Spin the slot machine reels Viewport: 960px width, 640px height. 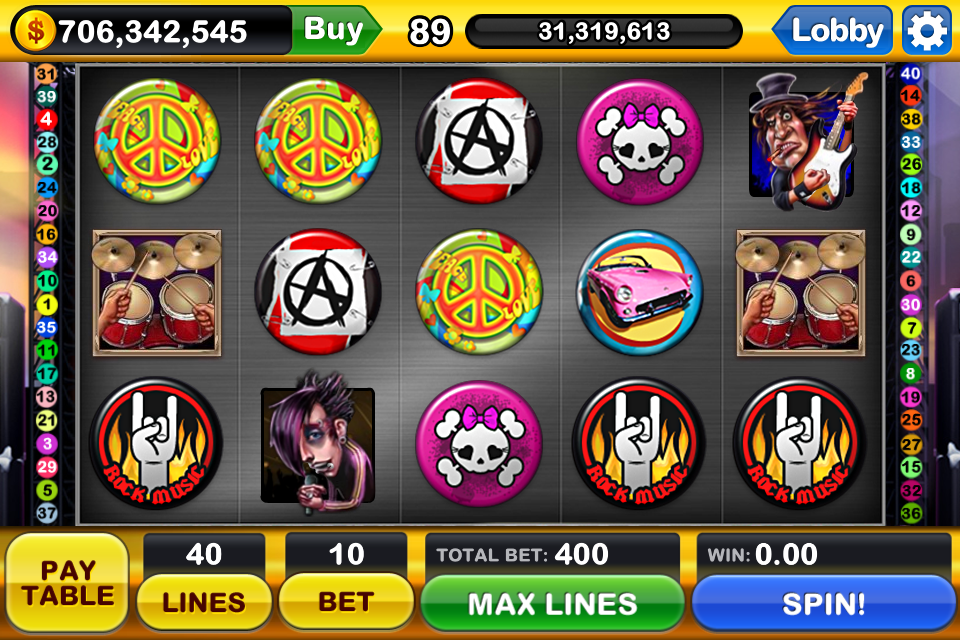[x=822, y=603]
